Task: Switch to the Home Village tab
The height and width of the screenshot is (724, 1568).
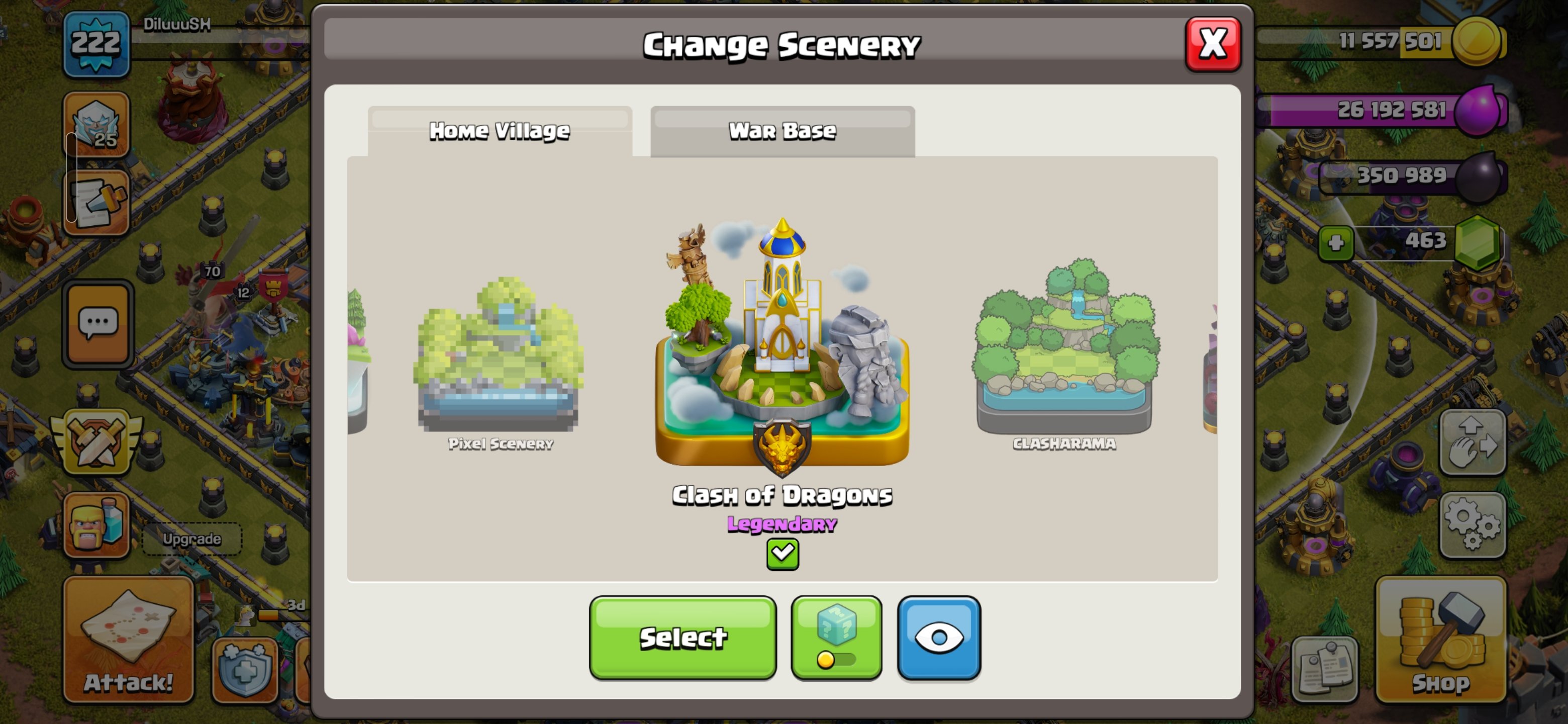Action: [x=499, y=130]
